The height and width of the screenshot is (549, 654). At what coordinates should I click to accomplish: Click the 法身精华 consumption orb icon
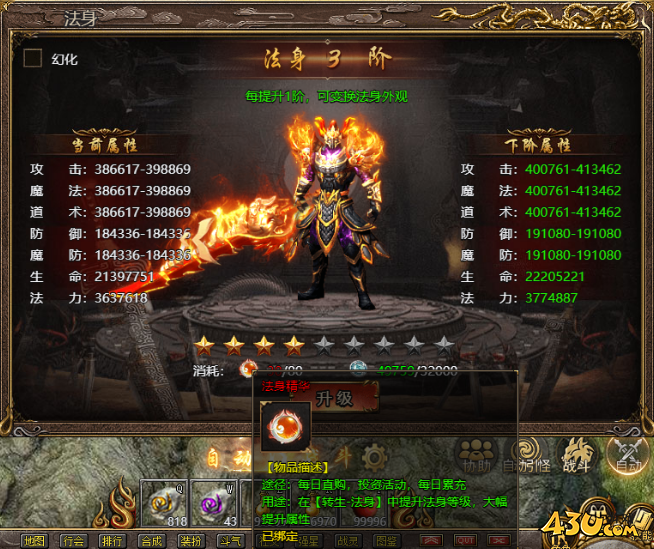[x=249, y=369]
